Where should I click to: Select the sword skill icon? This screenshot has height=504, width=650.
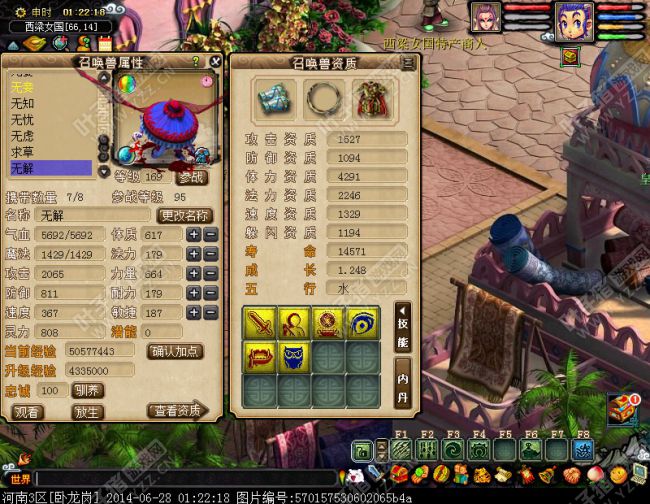[260, 322]
